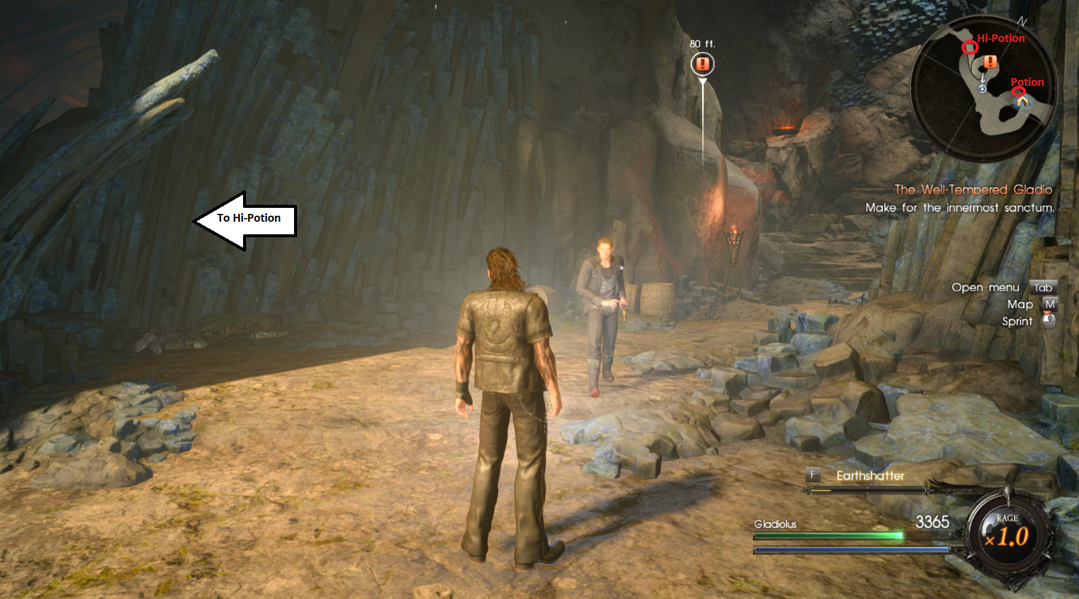Click the Rage multiplier gauge
1079x599 pixels.
[x=1007, y=535]
